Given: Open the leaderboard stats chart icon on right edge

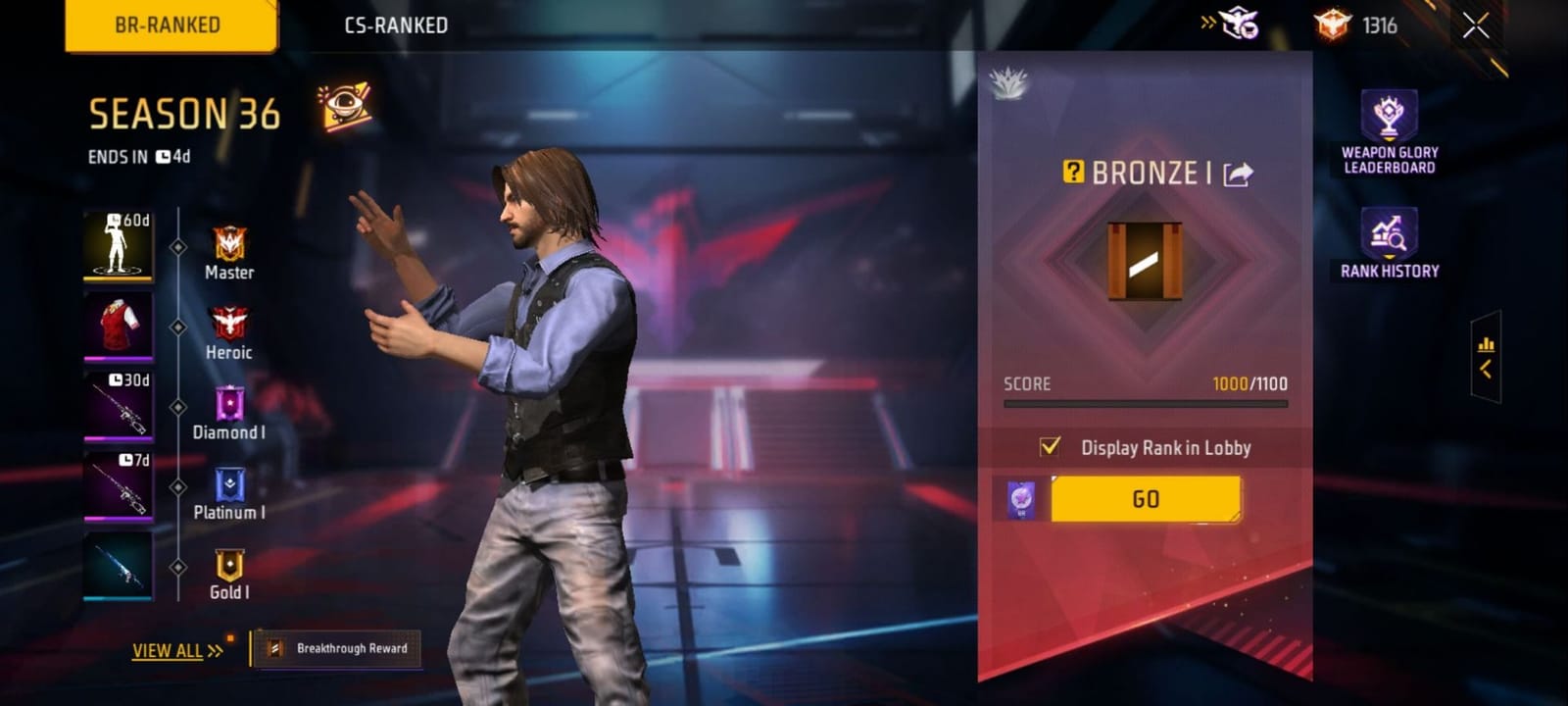Looking at the screenshot, I should pyautogui.click(x=1488, y=344).
